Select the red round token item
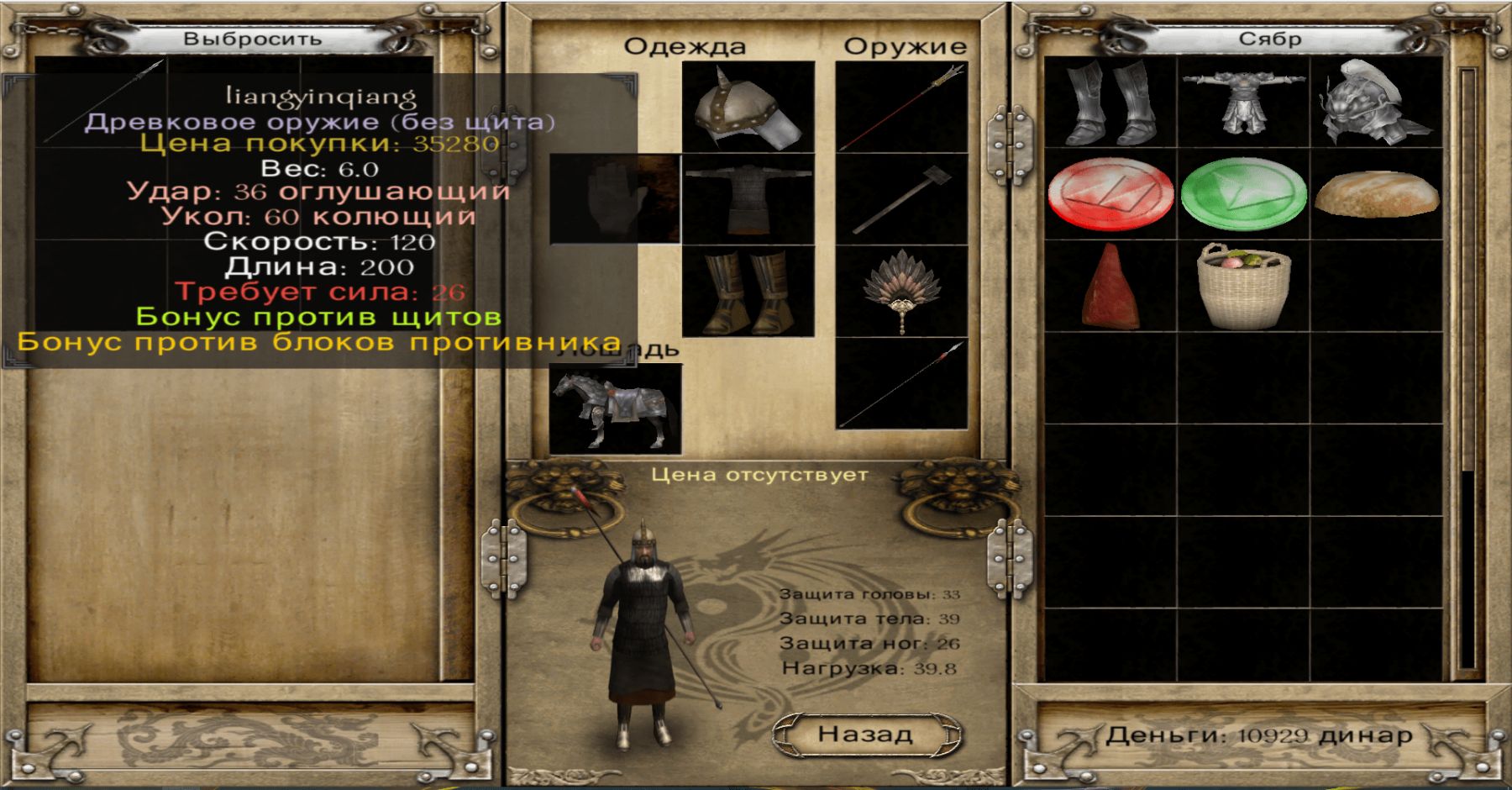Viewport: 1512px width, 790px height. pos(1110,194)
